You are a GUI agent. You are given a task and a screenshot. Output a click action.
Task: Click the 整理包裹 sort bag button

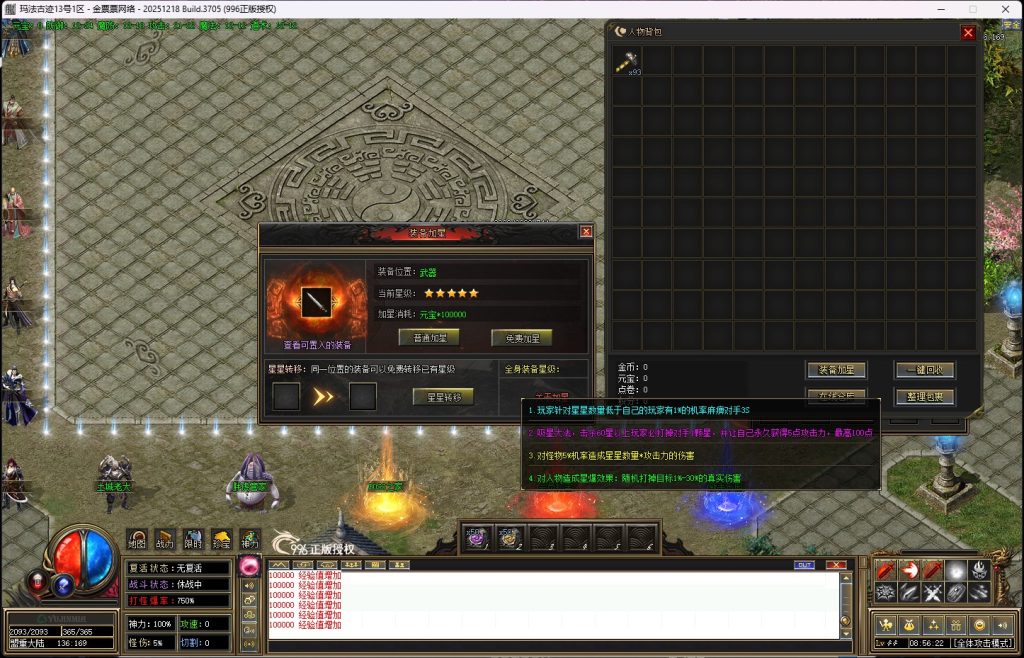(925, 397)
